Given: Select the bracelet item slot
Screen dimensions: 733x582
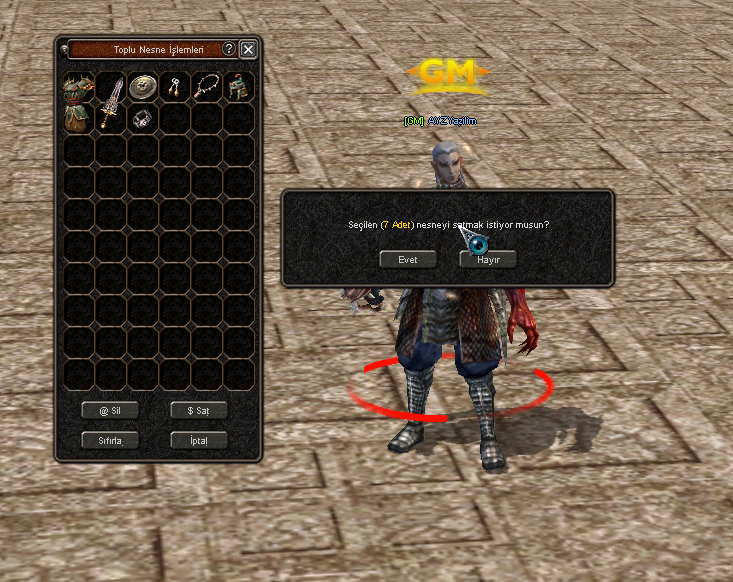Looking at the screenshot, I should [x=142, y=118].
